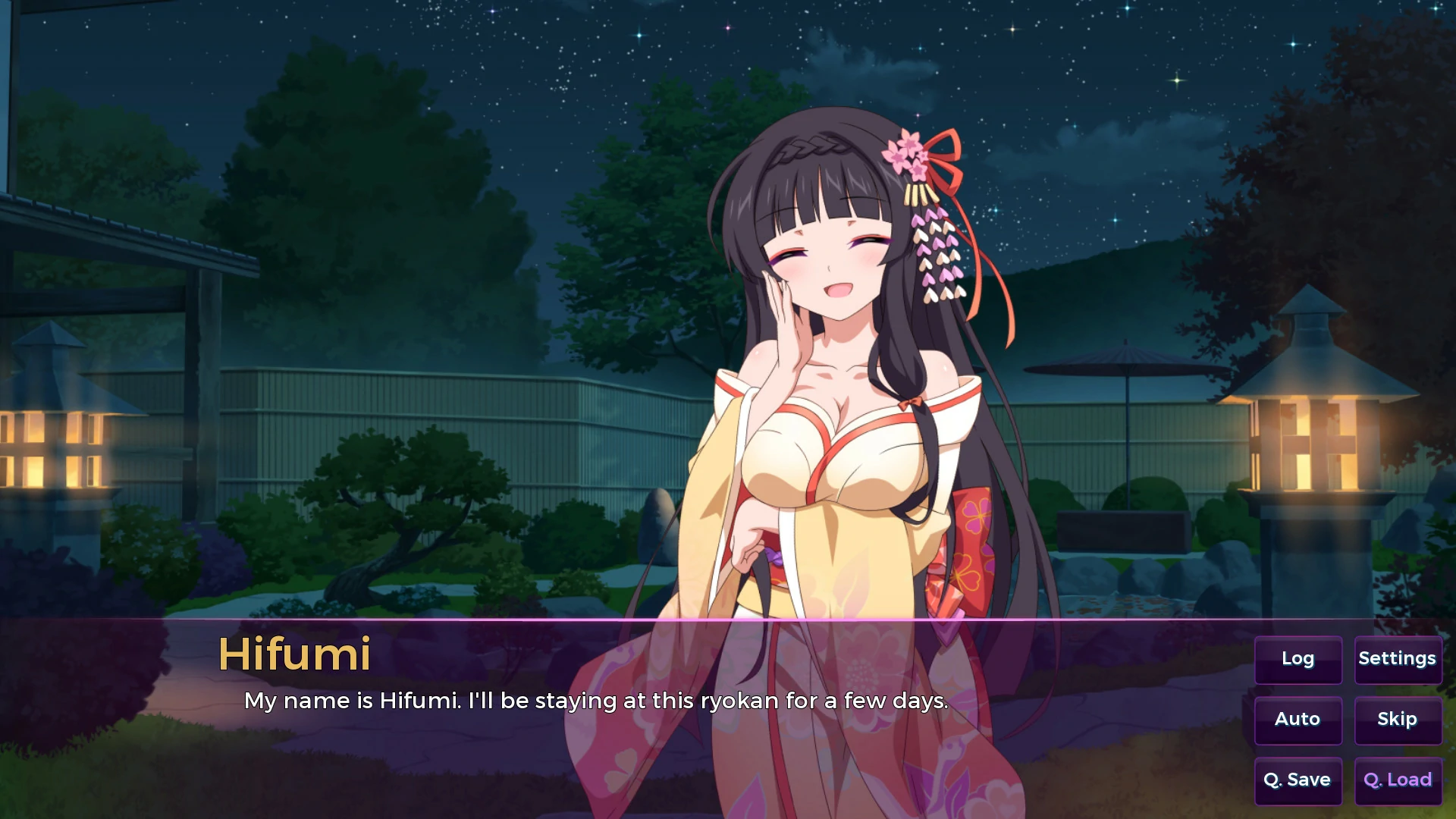The image size is (1456, 819).
Task: Quick save using the Q. Save button
Action: coord(1298,780)
